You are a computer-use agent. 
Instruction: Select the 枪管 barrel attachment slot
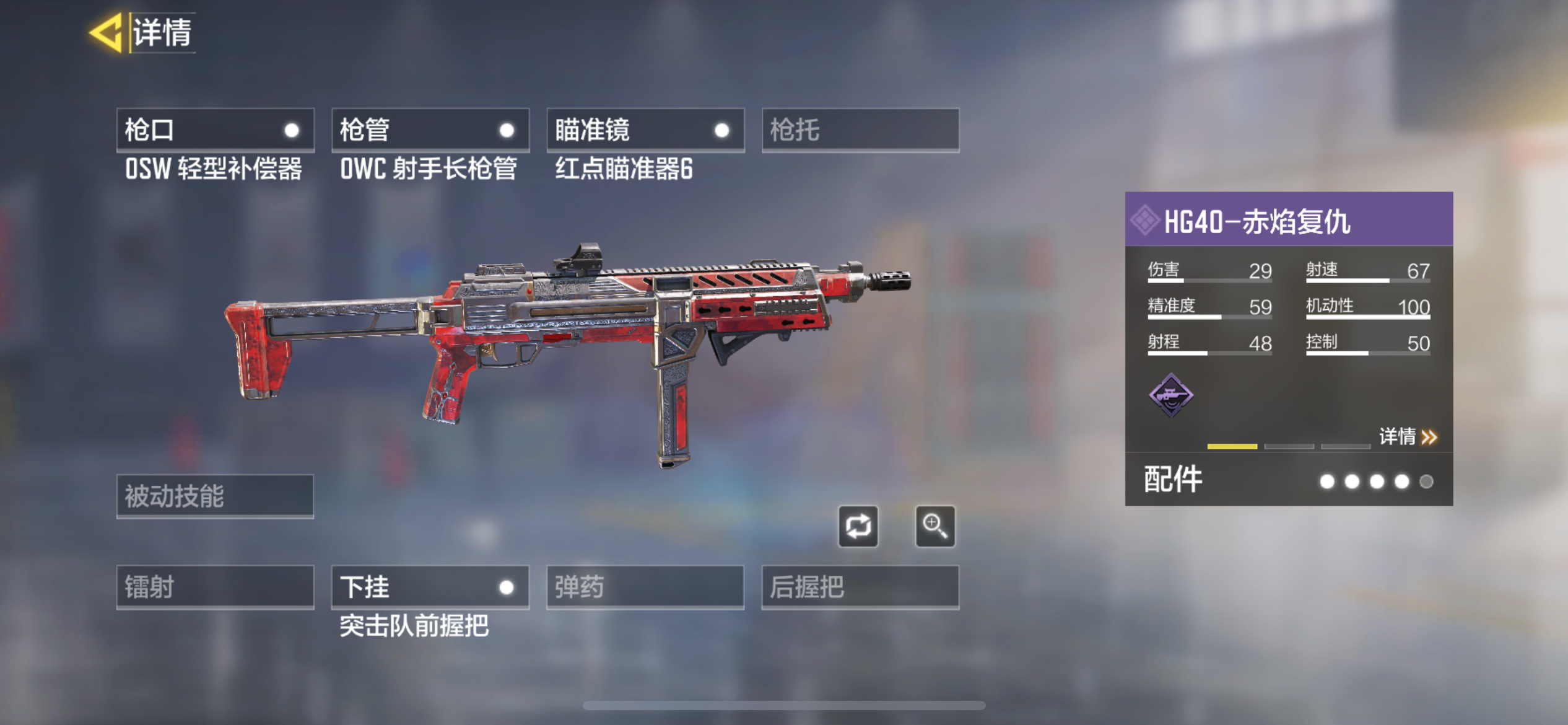tap(430, 130)
